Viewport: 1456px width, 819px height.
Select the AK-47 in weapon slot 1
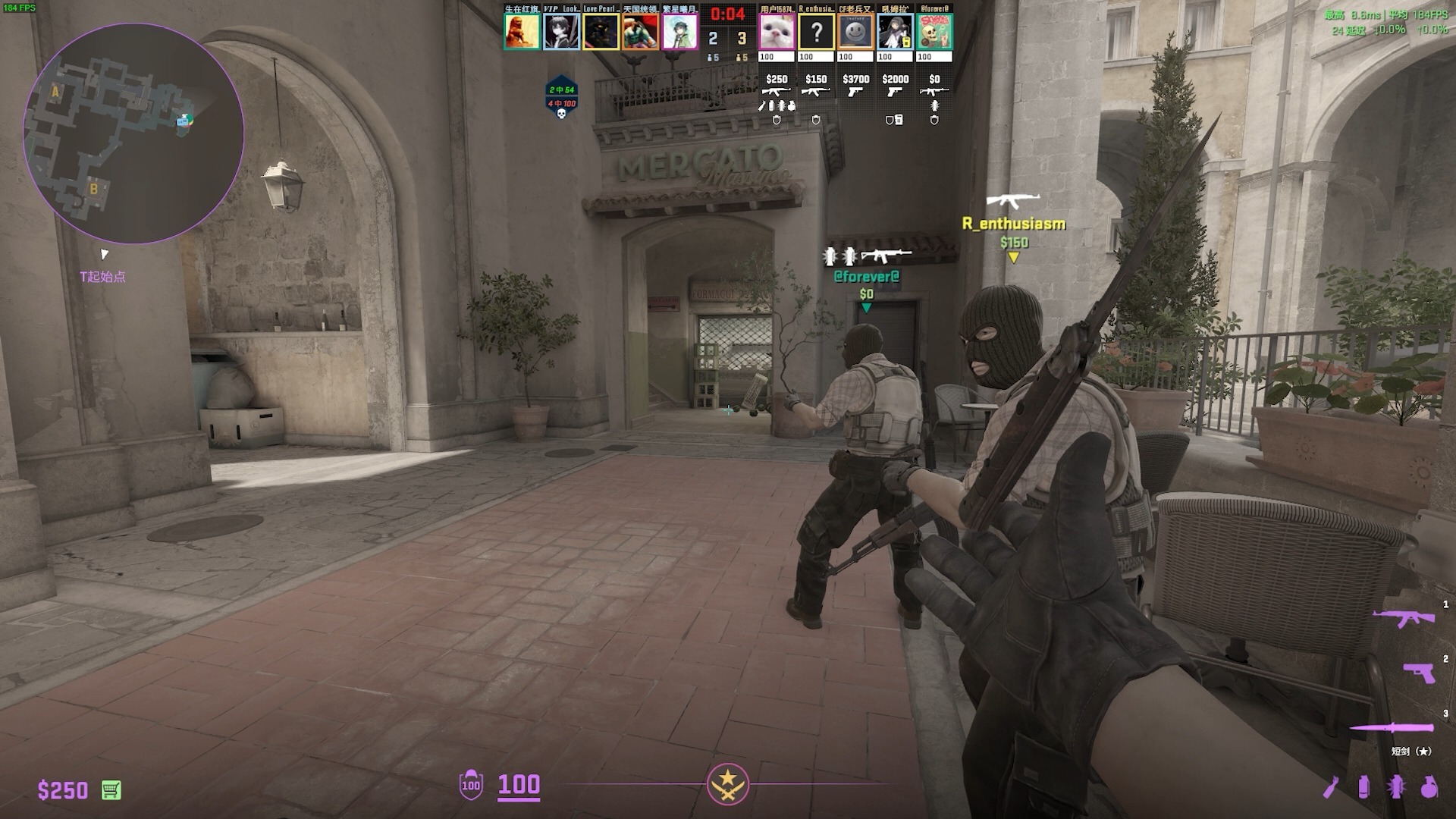click(x=1404, y=618)
